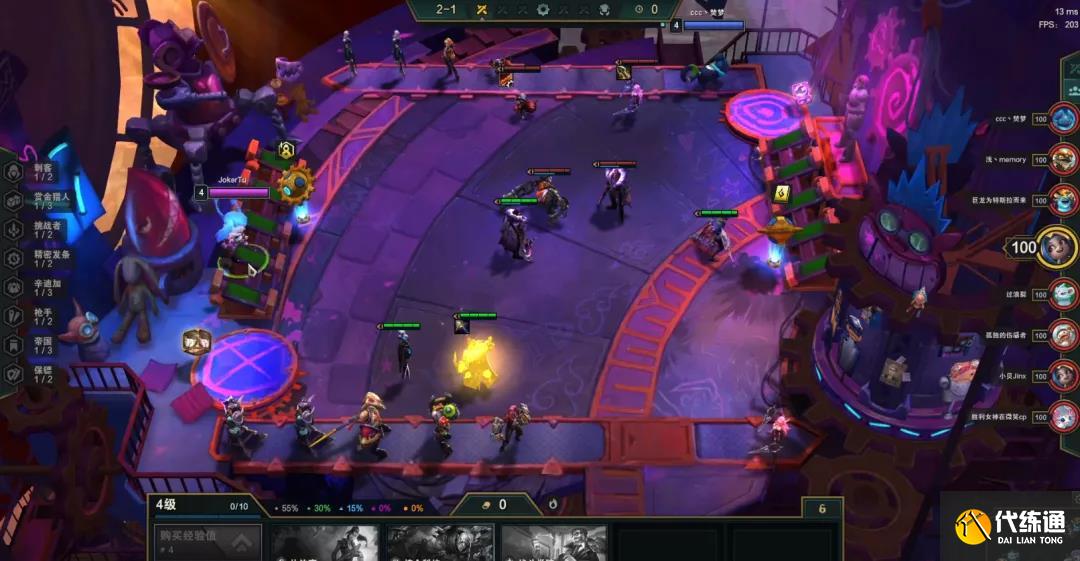View player 小贝Jinx's board
Screen dimensions: 1080x561
pyautogui.click(x=1064, y=376)
